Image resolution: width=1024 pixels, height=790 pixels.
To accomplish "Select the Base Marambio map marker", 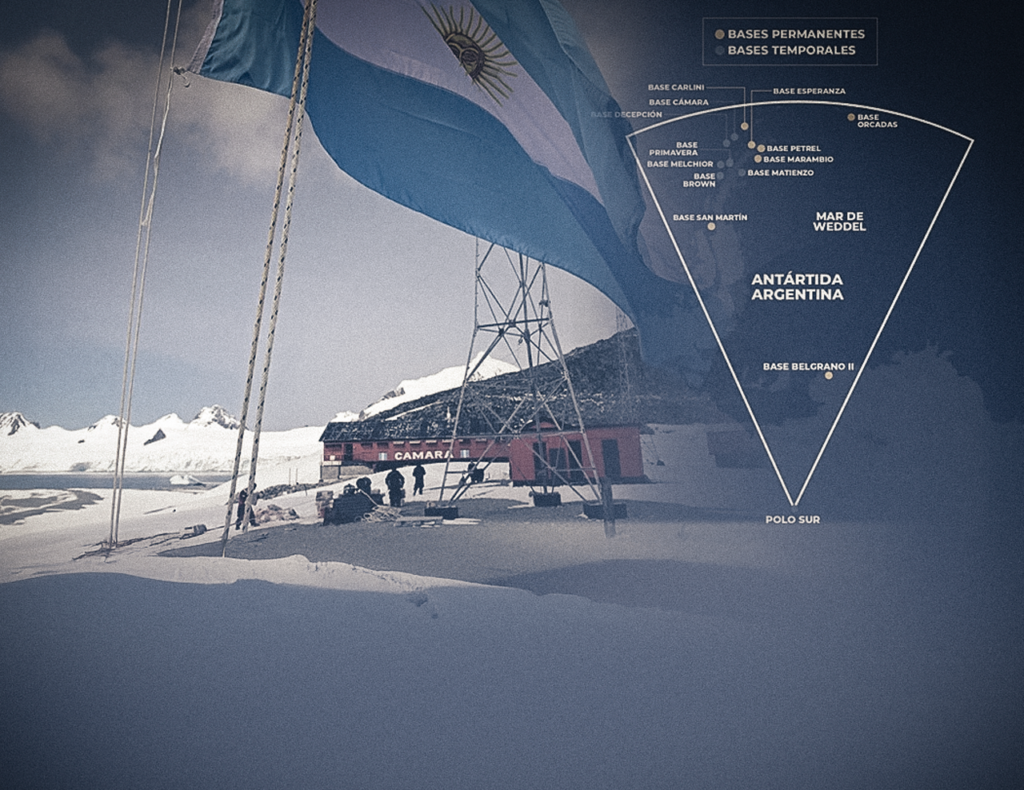I will [x=758, y=158].
